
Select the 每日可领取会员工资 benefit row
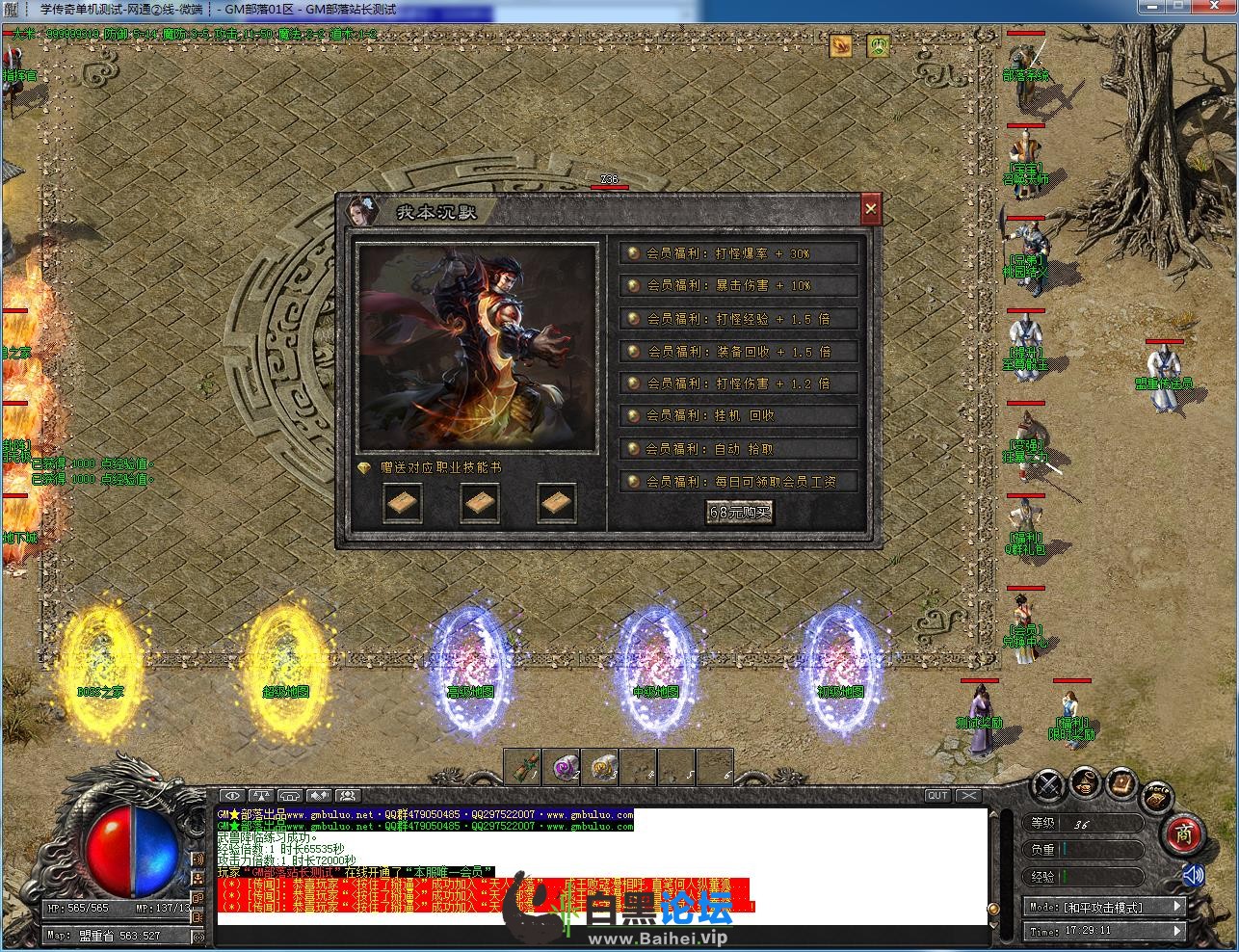click(x=738, y=481)
